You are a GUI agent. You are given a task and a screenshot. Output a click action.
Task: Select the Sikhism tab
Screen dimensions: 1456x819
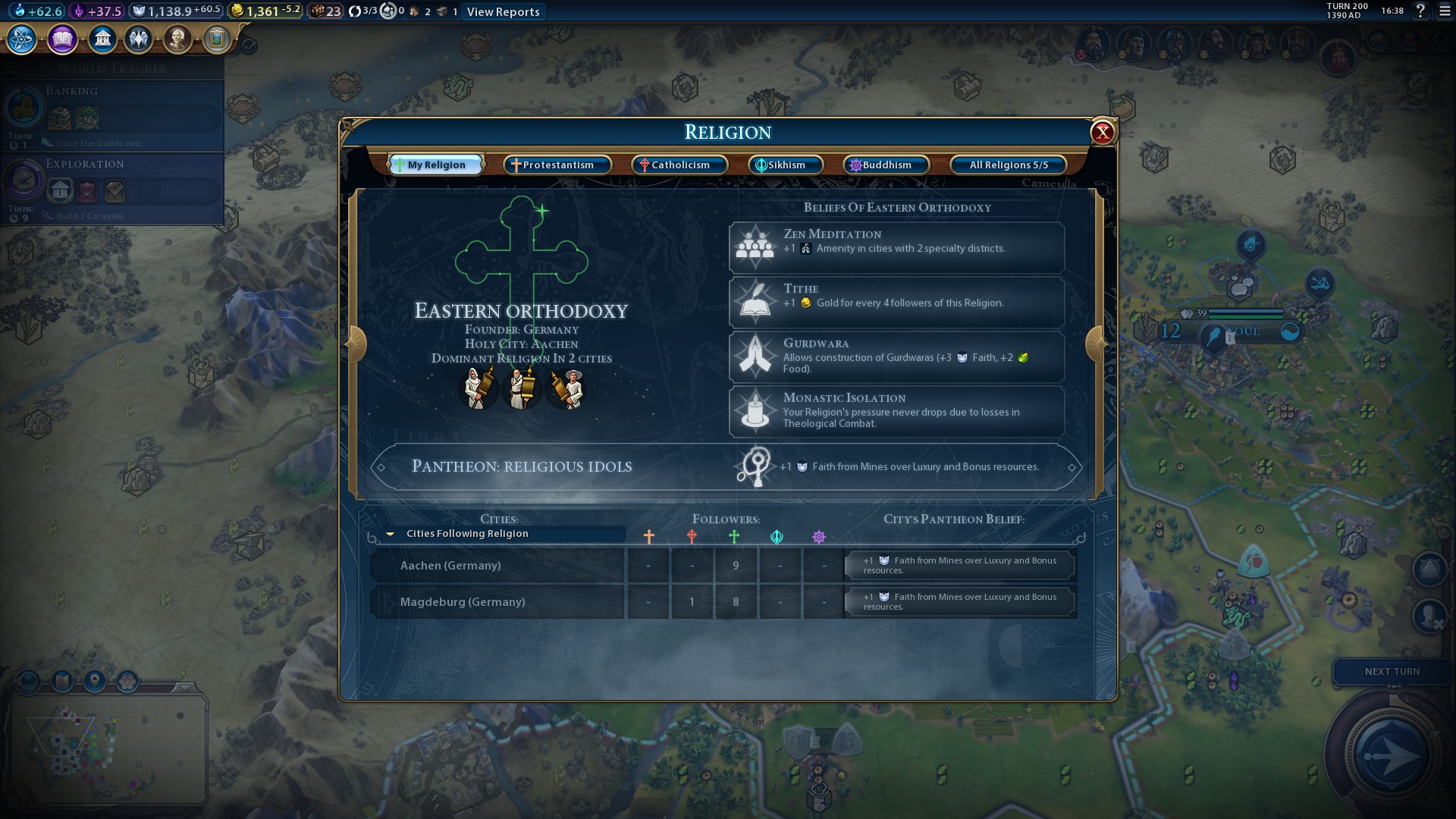(786, 165)
